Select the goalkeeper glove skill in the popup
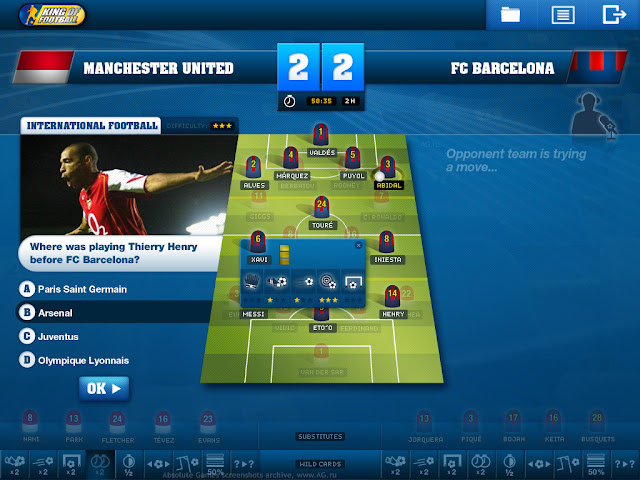640x480 pixels. [253, 282]
